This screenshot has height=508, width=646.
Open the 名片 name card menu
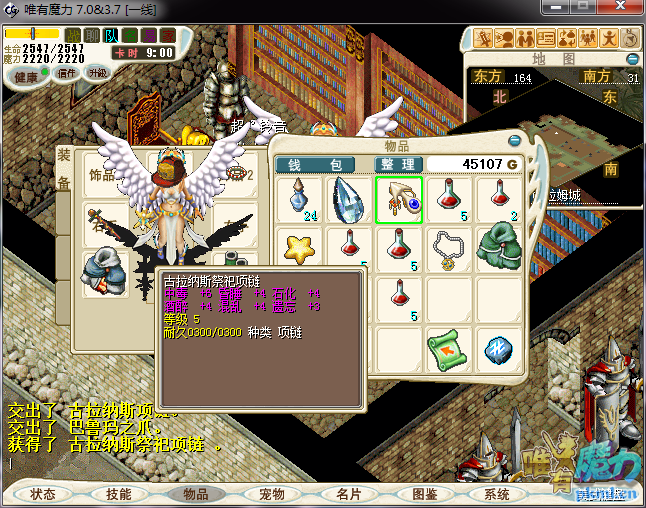point(348,494)
